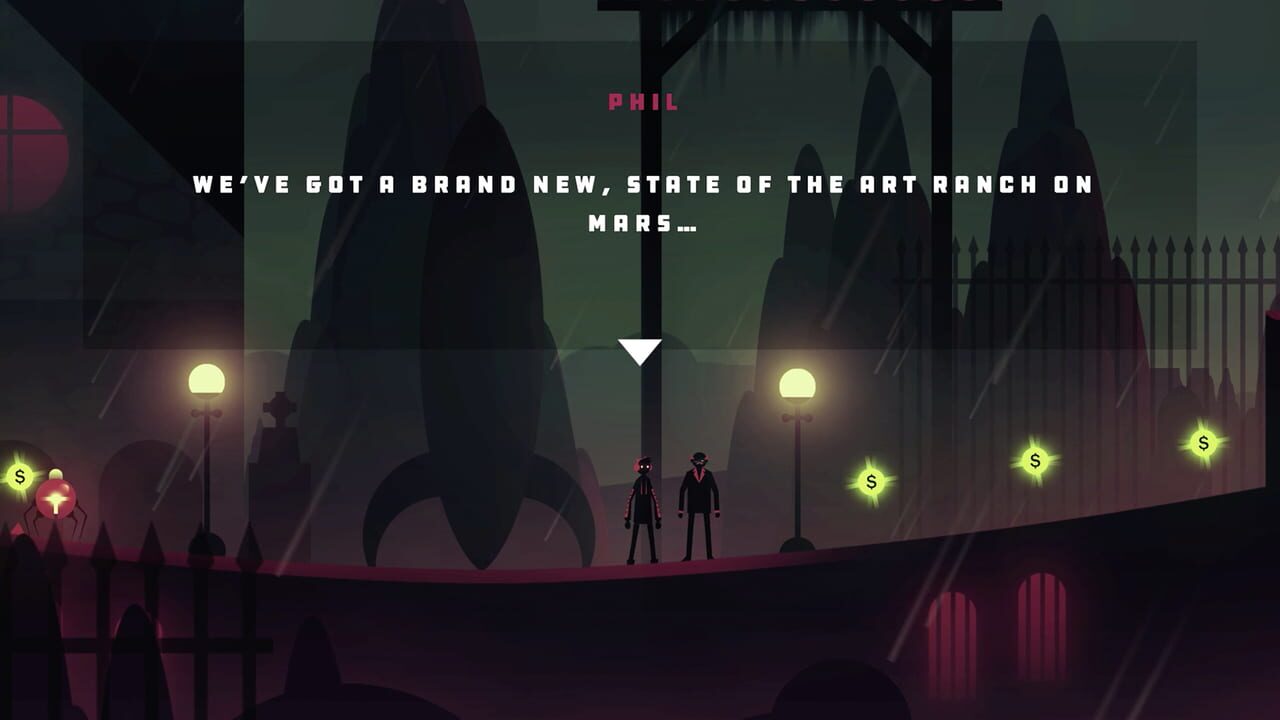Click the right street lamp's glowing bulb

tap(795, 385)
